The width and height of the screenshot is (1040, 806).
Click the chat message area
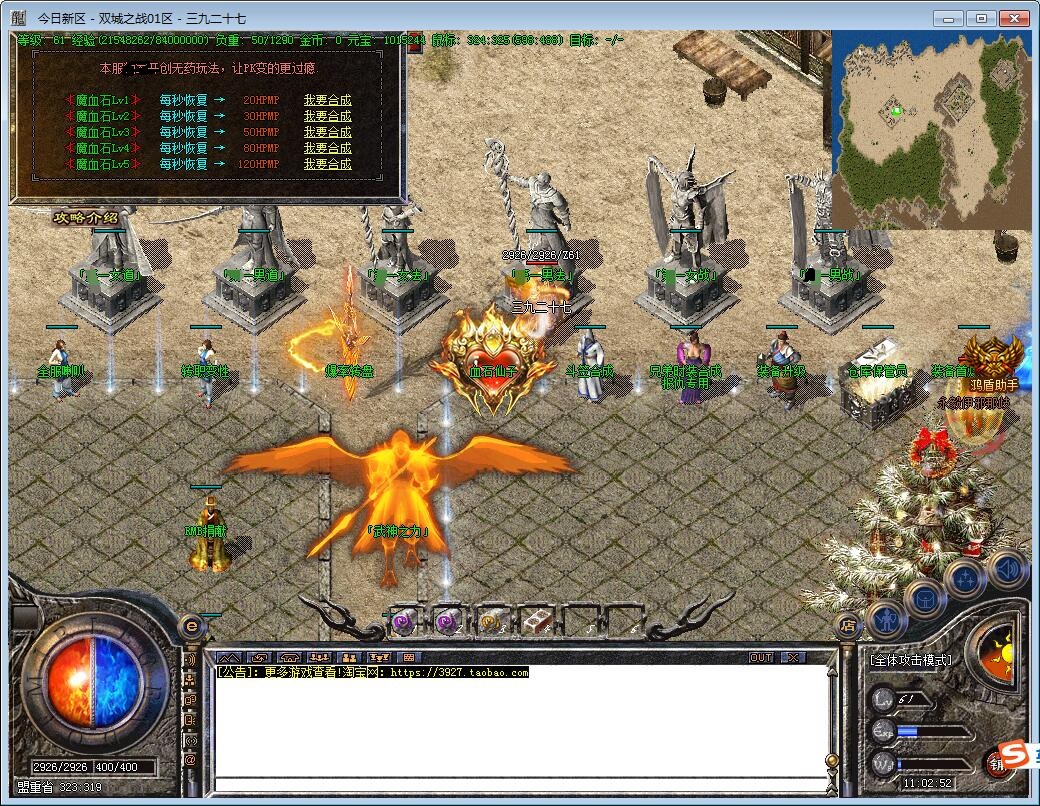click(x=520, y=725)
